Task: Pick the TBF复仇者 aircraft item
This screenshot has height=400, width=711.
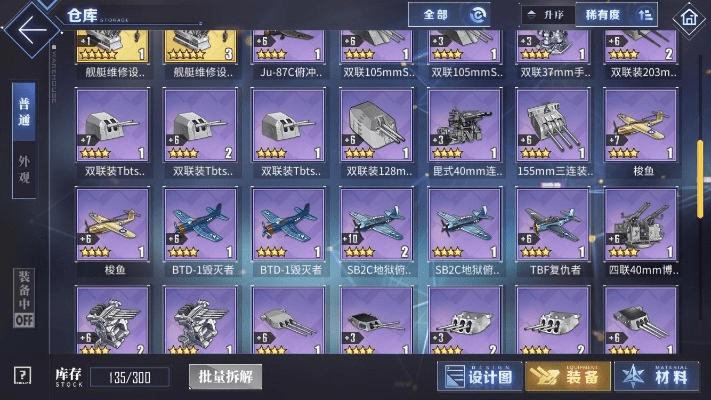Action: [x=552, y=224]
